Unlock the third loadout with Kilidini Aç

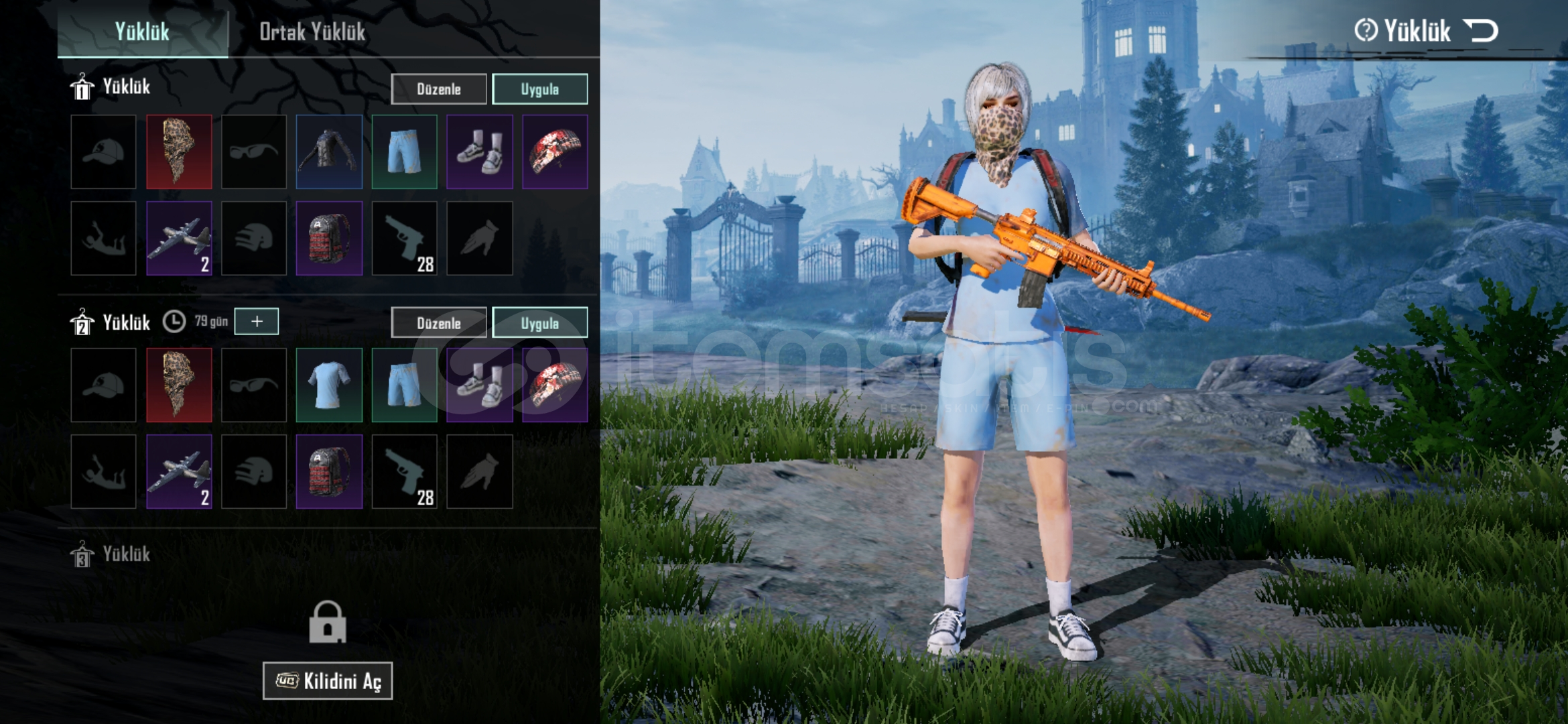coord(328,681)
